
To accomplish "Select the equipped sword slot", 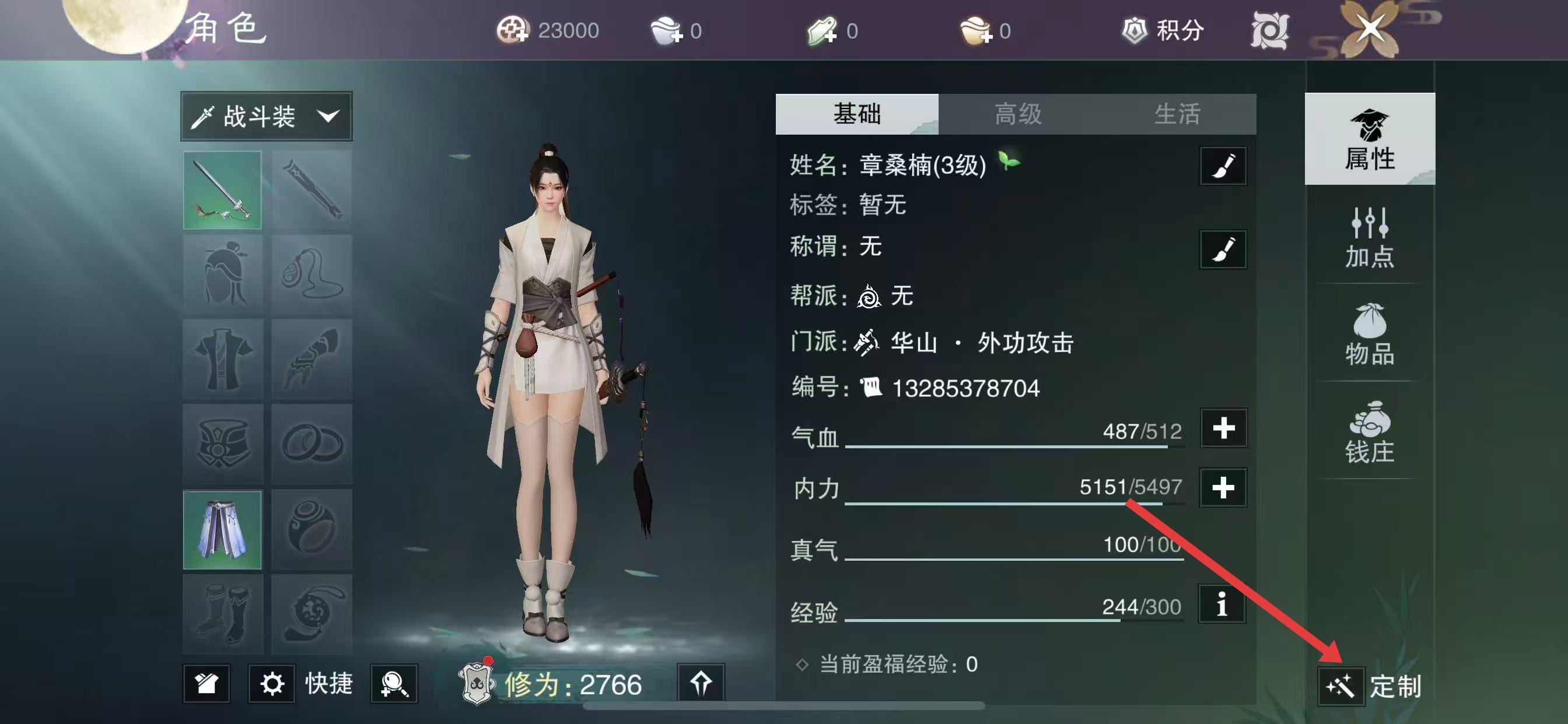I will click(x=223, y=191).
